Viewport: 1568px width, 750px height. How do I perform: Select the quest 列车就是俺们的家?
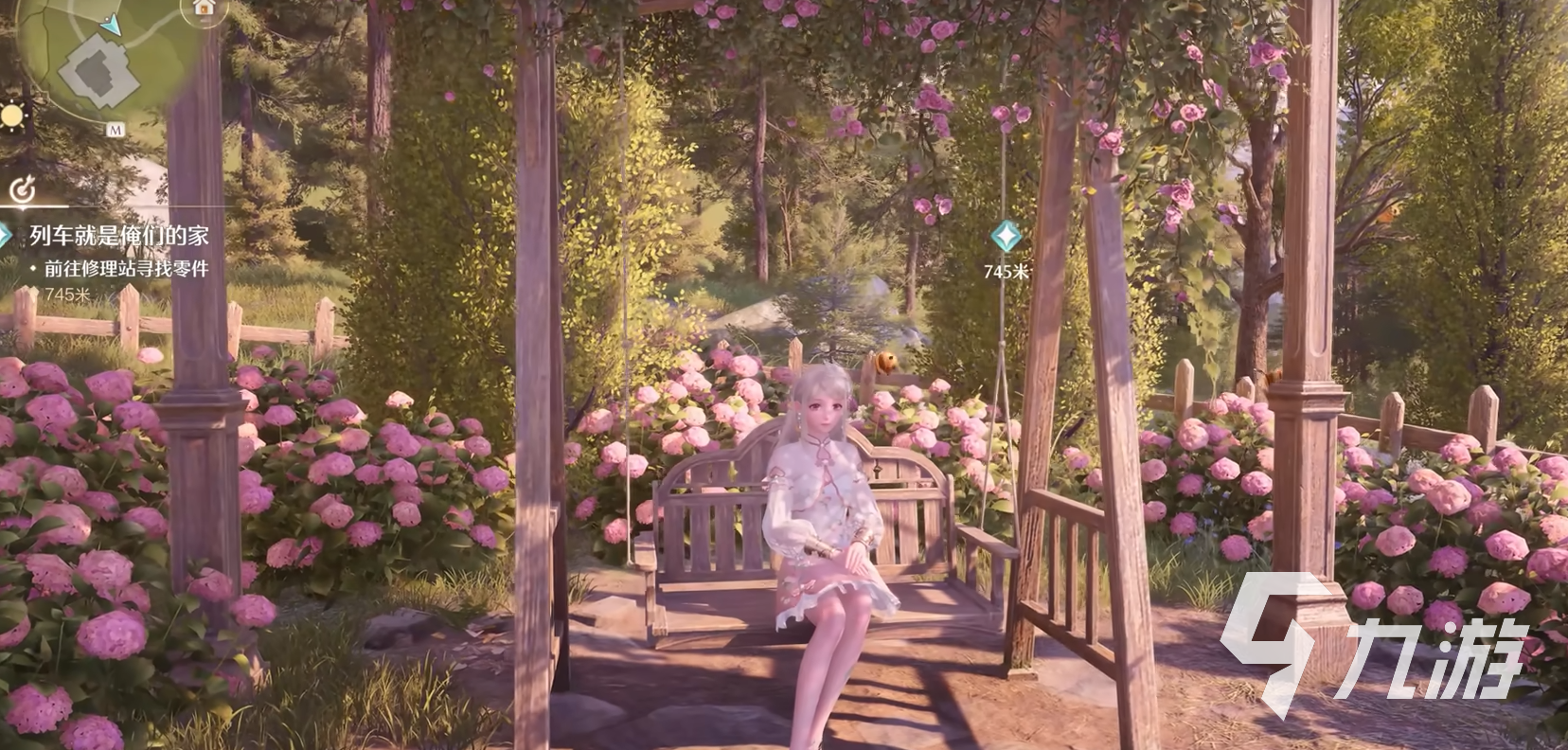(118, 236)
